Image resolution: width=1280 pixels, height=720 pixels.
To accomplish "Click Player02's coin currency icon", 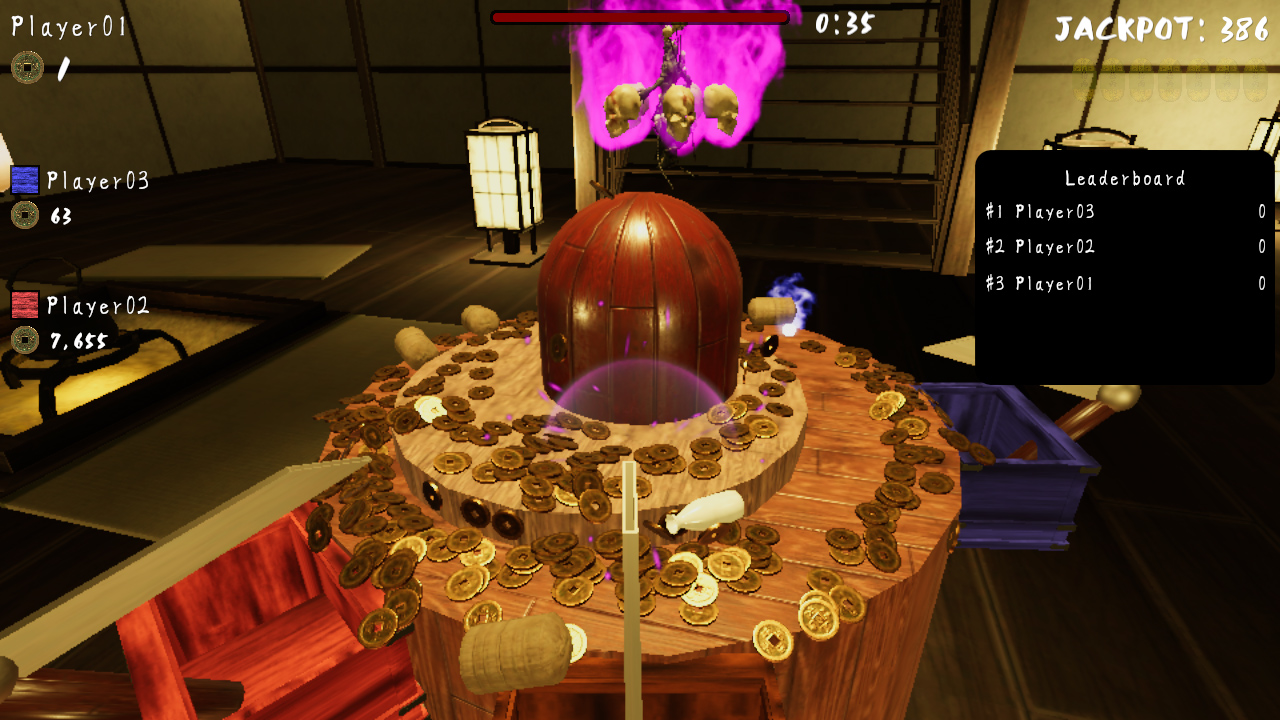I will [x=27, y=340].
